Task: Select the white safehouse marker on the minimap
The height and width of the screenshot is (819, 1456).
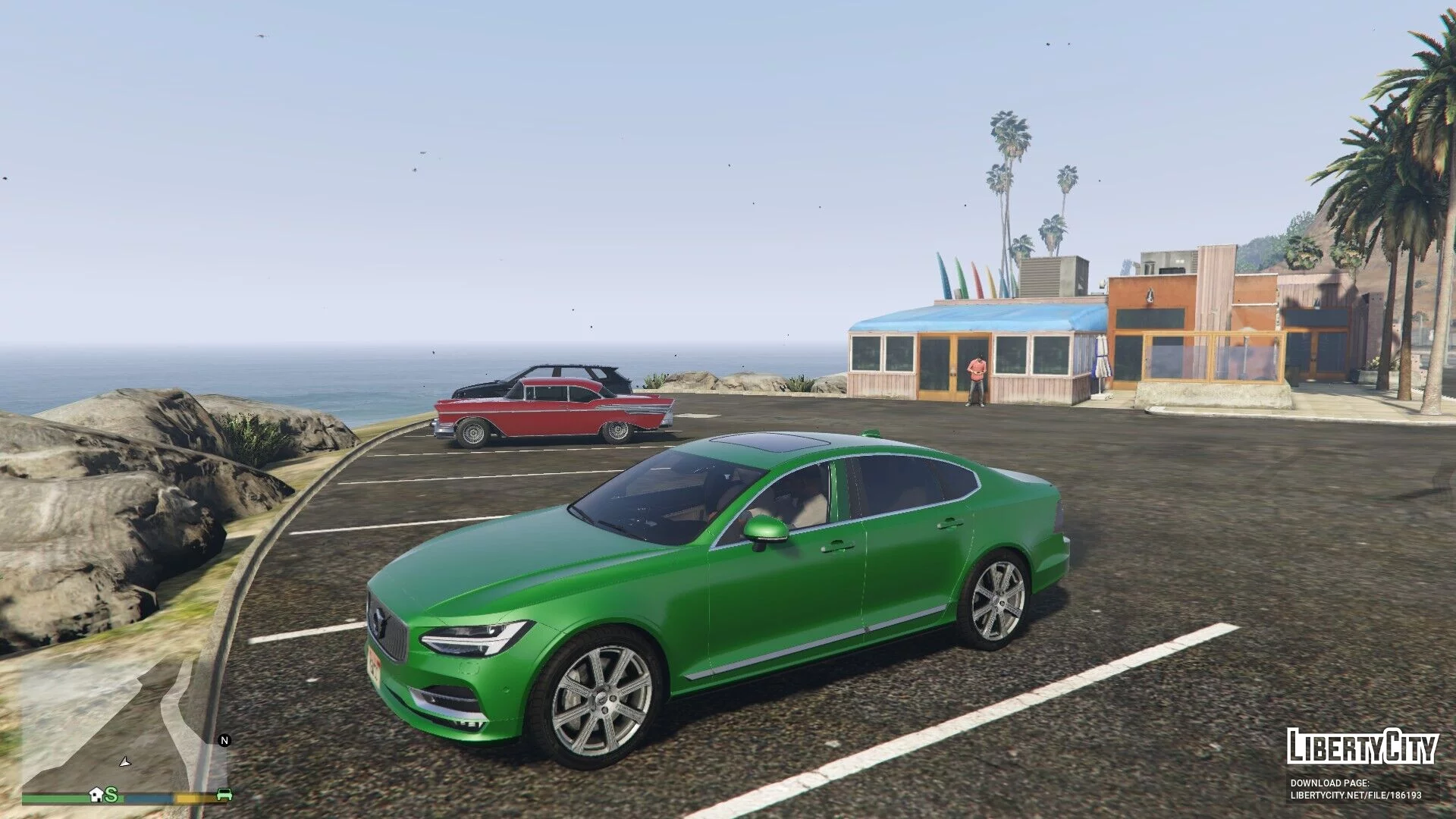Action: click(96, 795)
